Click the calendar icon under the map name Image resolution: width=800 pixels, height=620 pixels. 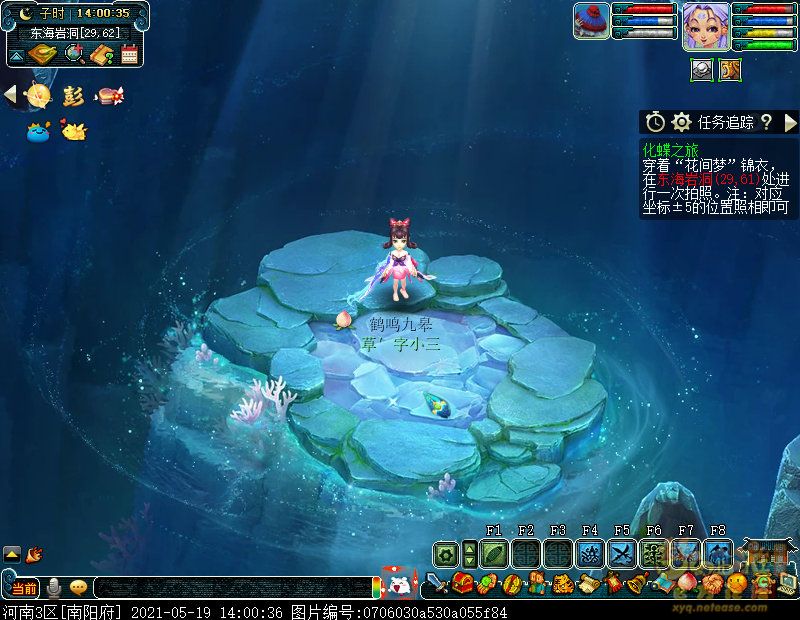coord(129,55)
